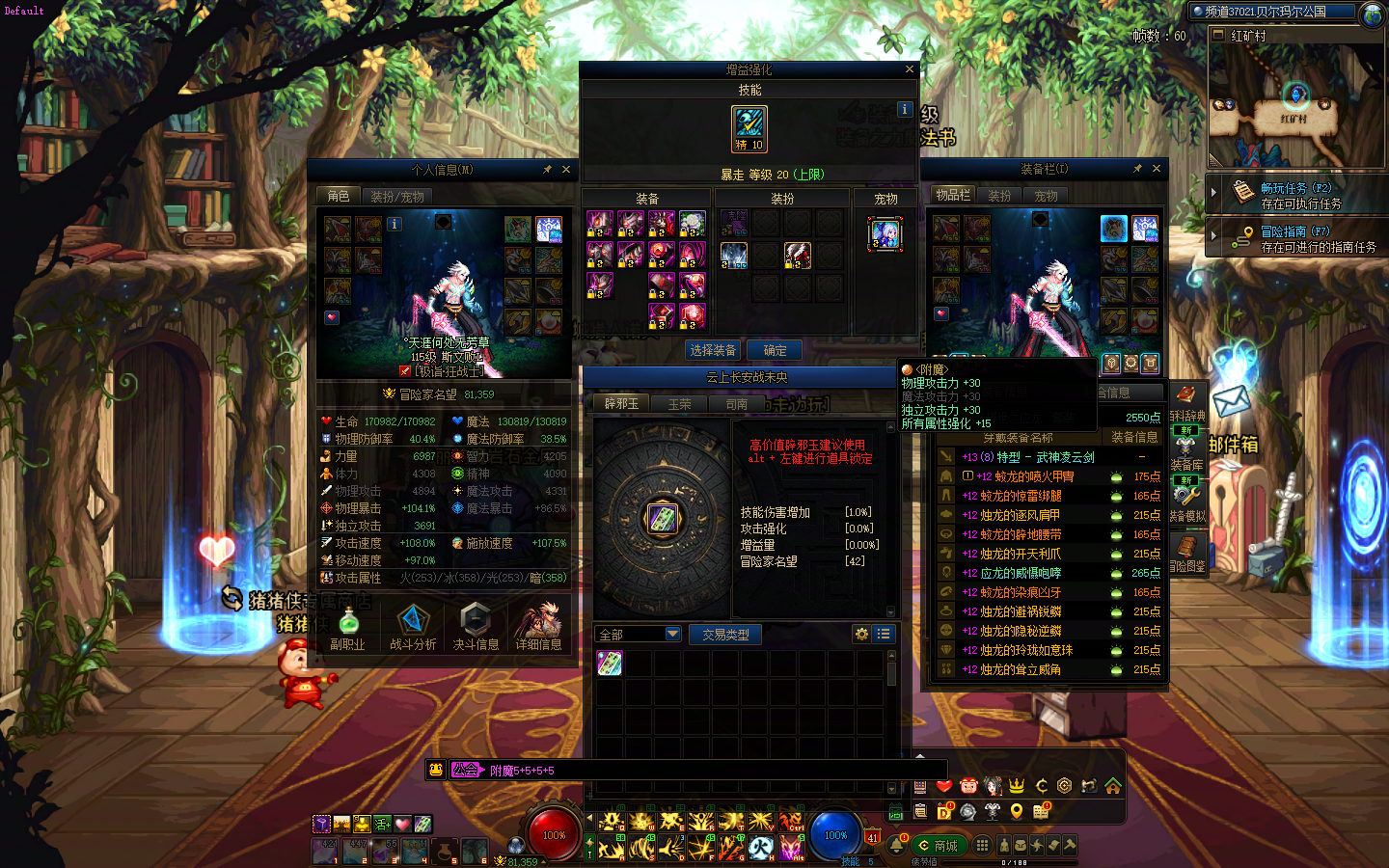Open the 商城 shop
The width and height of the screenshot is (1389, 868).
click(939, 846)
